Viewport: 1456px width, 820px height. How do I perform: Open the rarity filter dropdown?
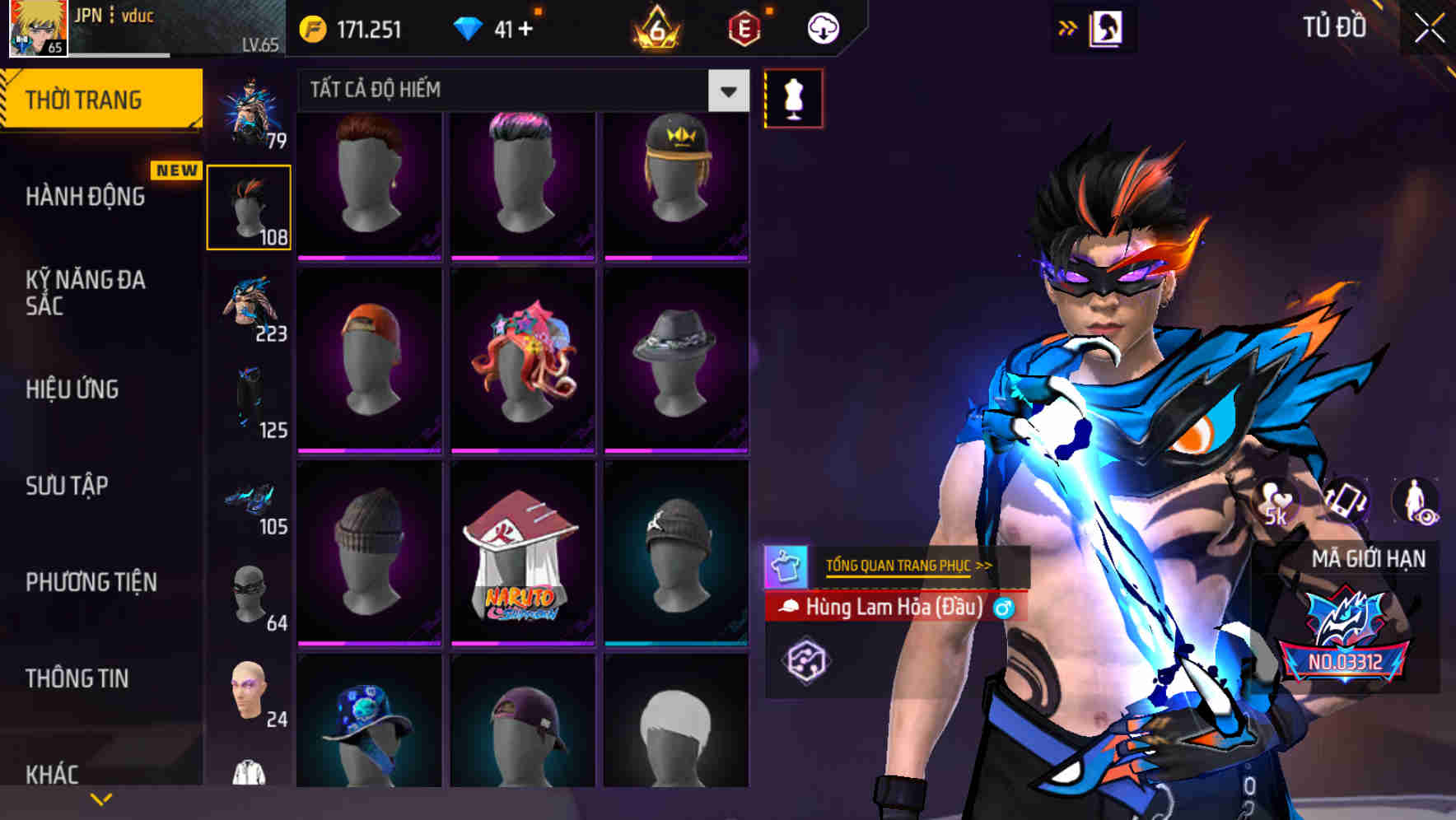(728, 91)
